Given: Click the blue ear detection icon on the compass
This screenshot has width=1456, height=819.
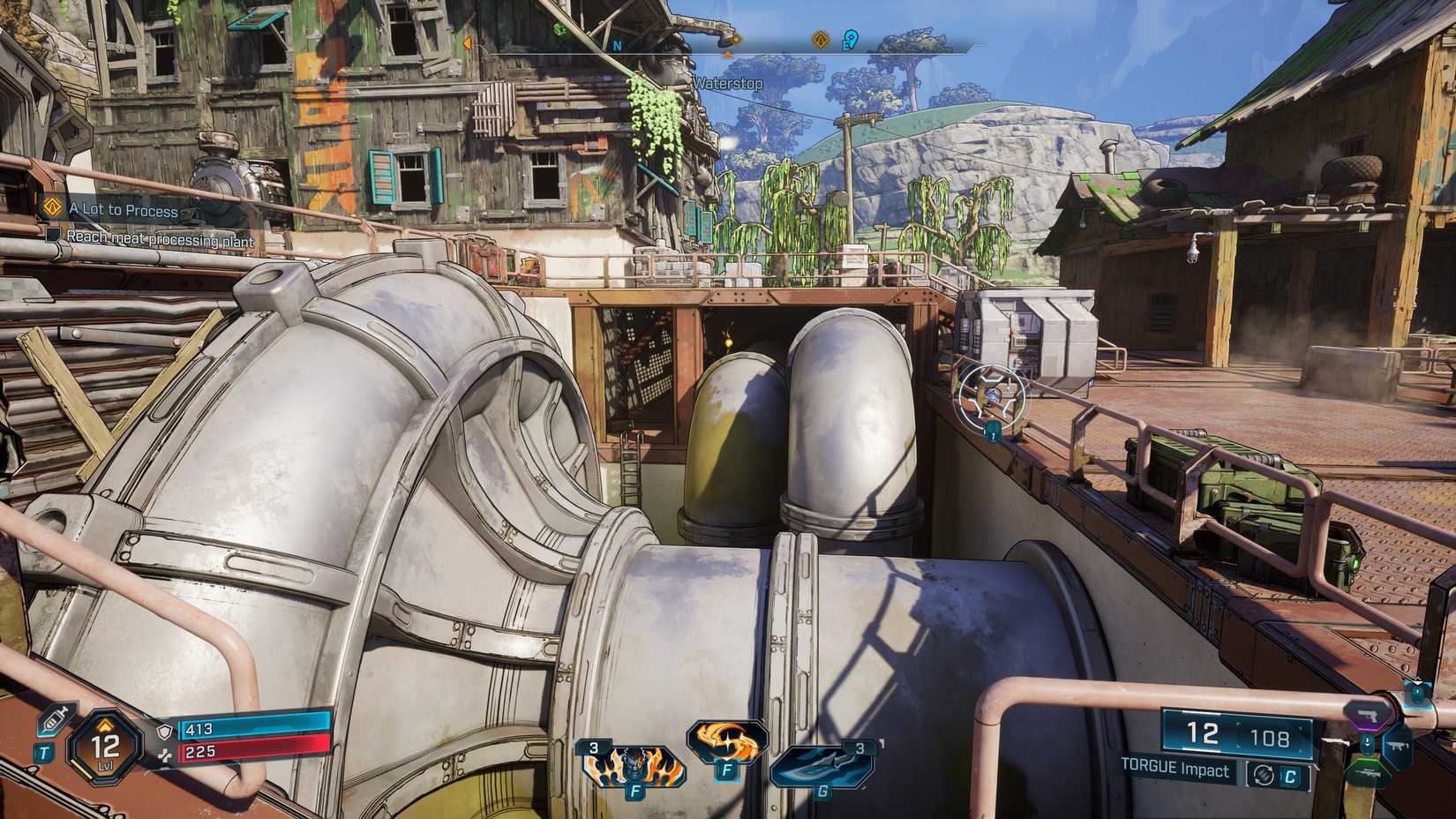Looking at the screenshot, I should [850, 38].
